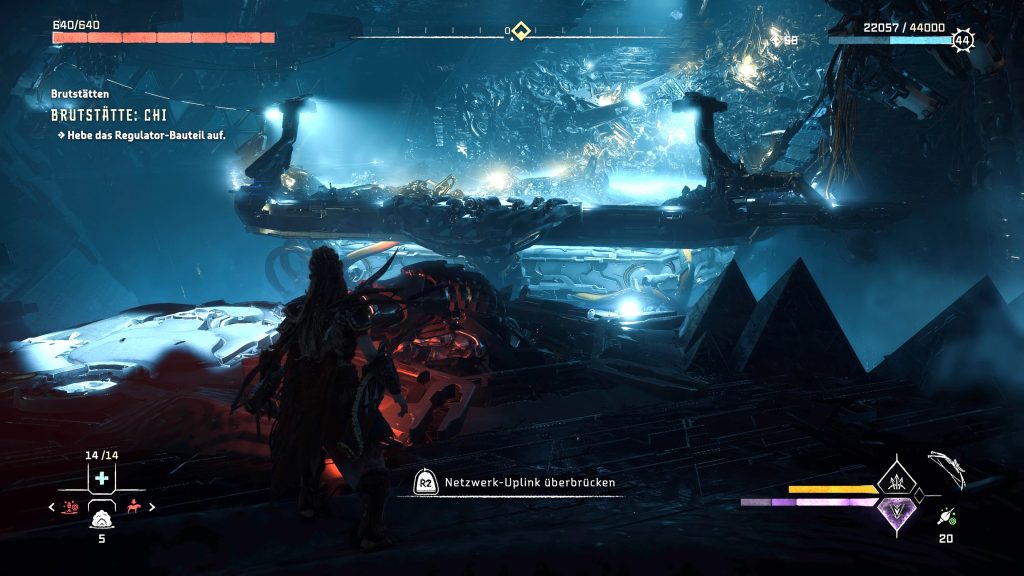Viewport: 1024px width, 576px height.
Task: Click the equipped bow weapon icon
Action: 945,468
